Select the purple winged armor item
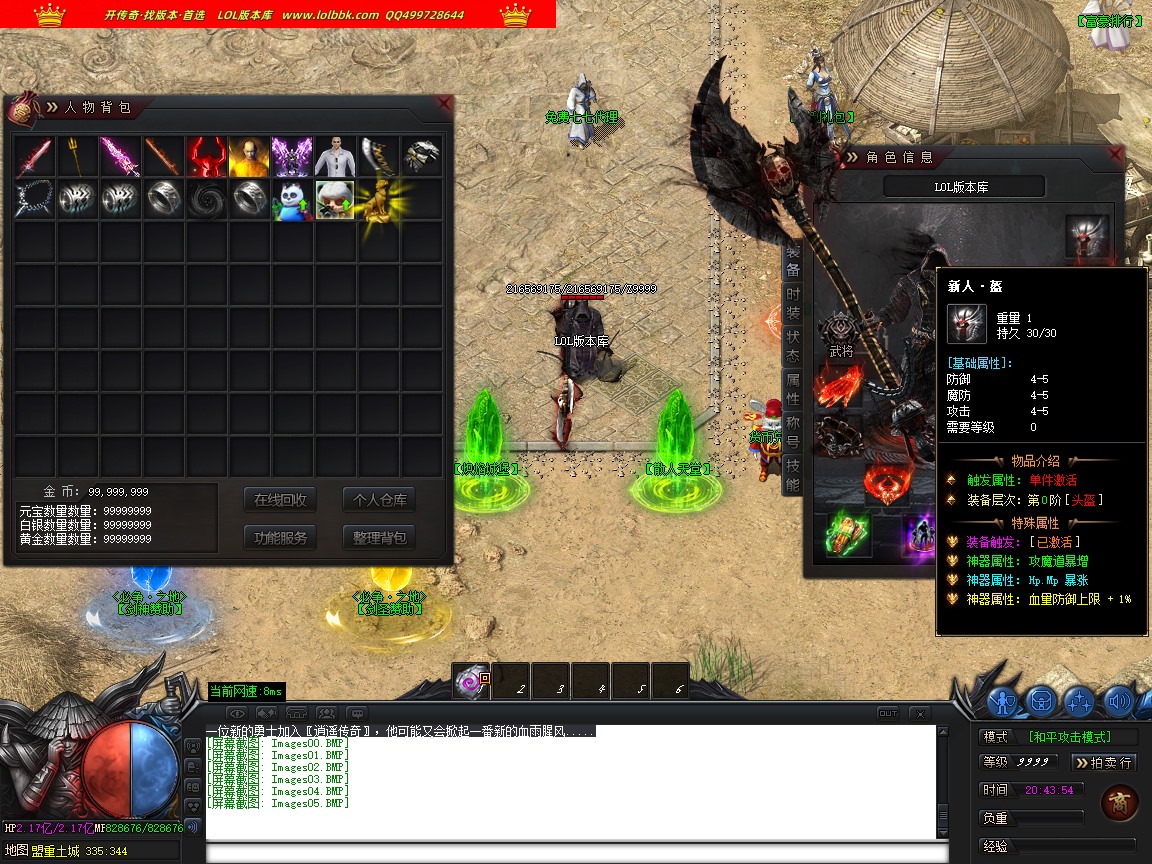The width and height of the screenshot is (1152, 864). (x=292, y=157)
